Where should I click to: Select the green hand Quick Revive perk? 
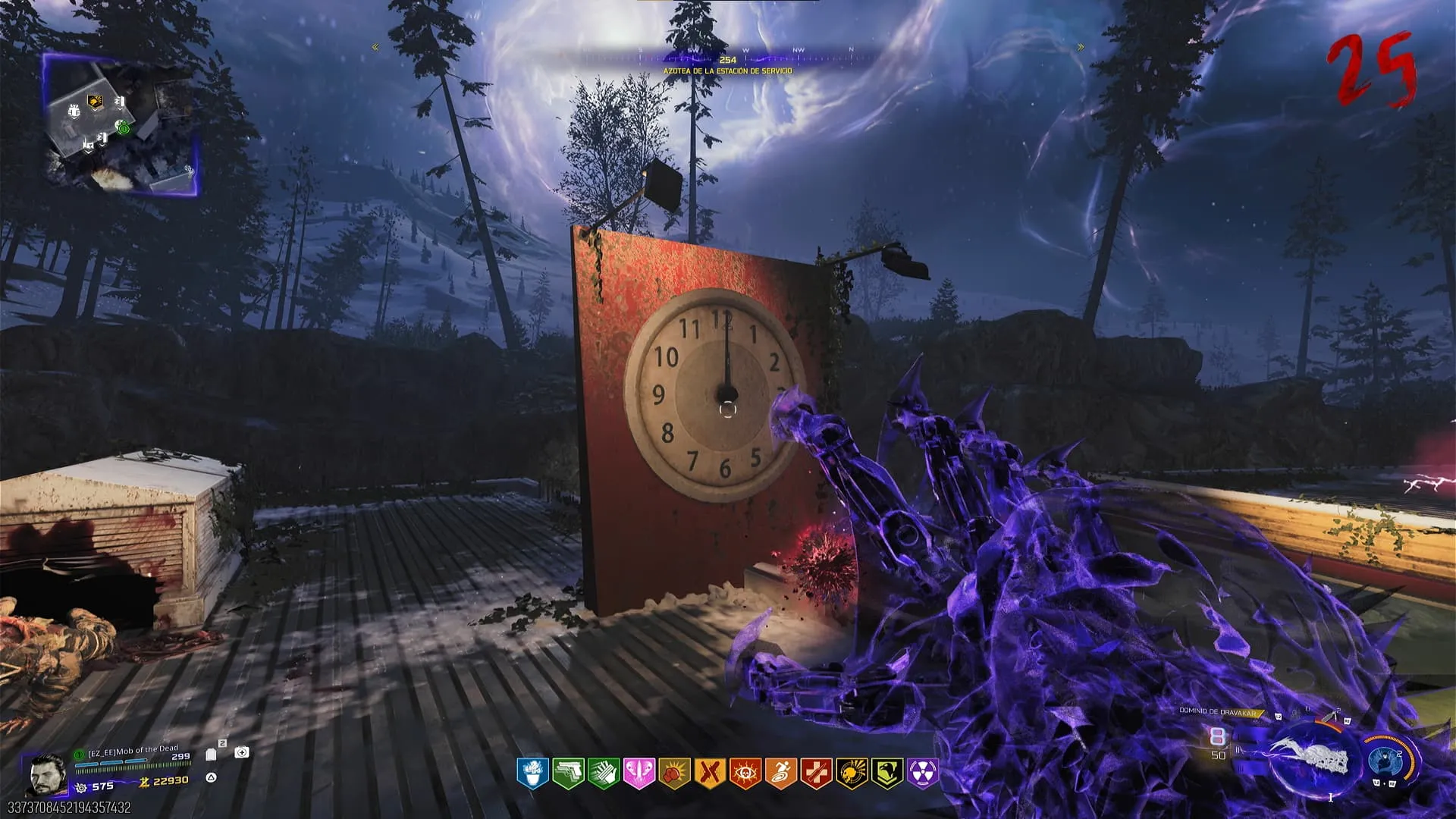tap(603, 773)
